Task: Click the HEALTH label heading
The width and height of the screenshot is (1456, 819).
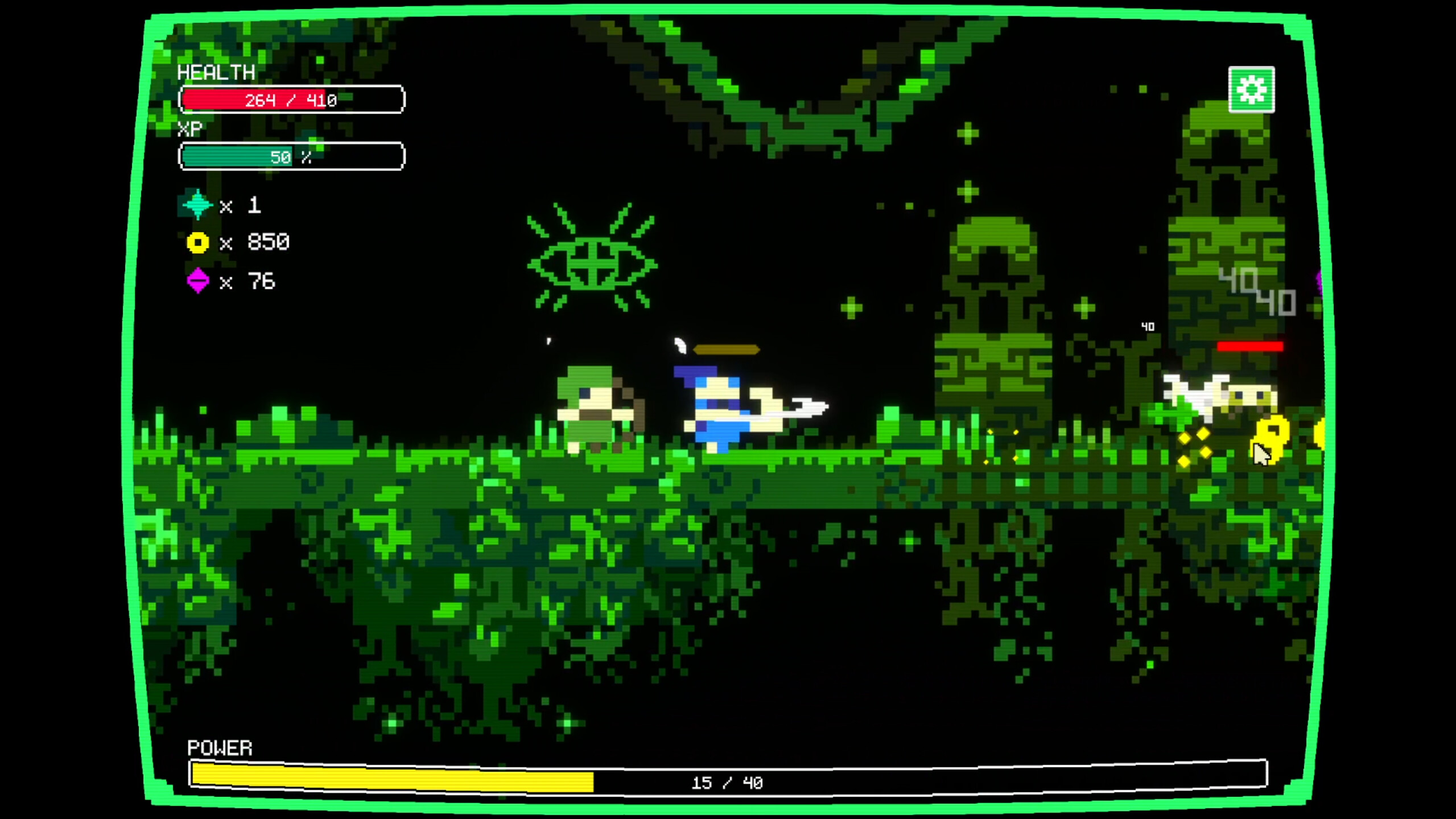Action: (x=216, y=72)
